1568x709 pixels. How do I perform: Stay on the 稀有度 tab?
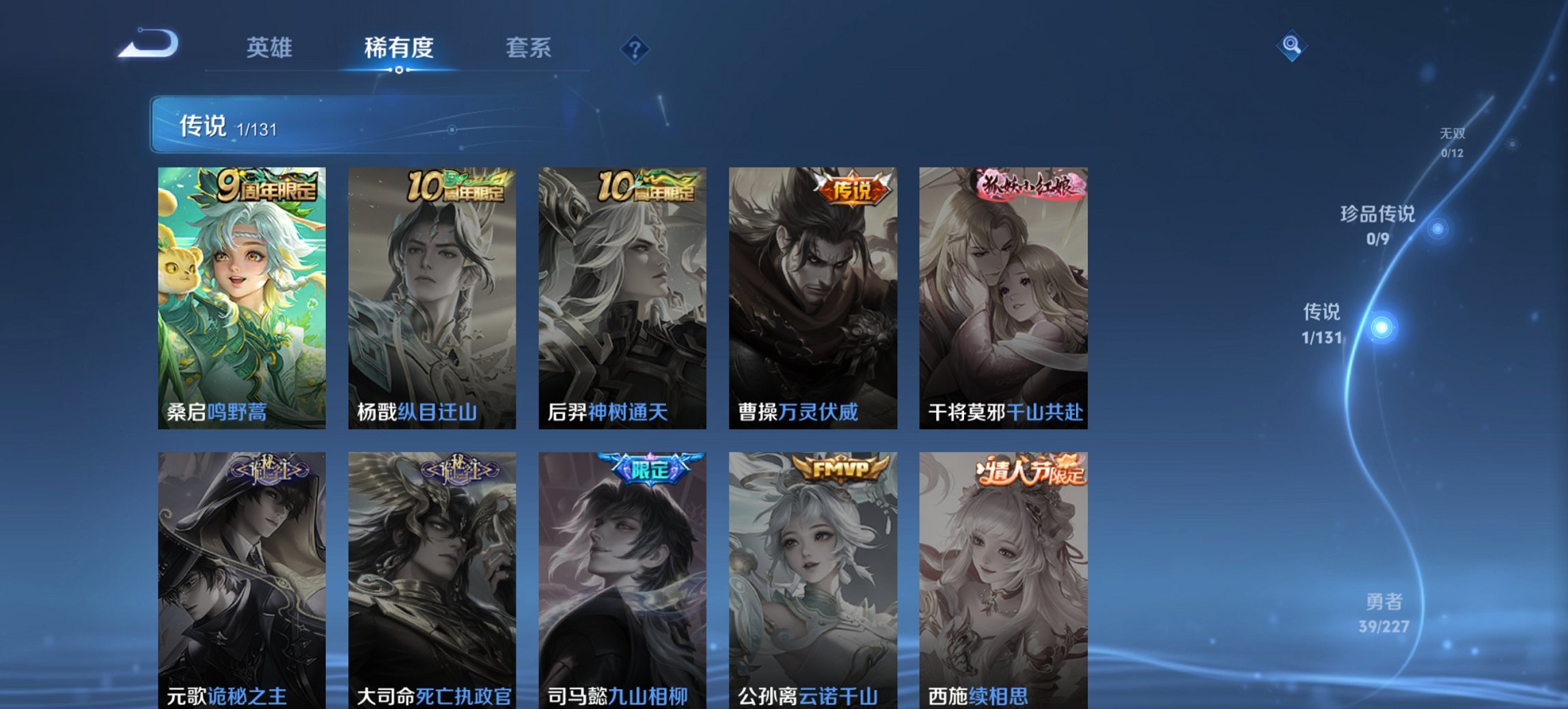click(398, 48)
